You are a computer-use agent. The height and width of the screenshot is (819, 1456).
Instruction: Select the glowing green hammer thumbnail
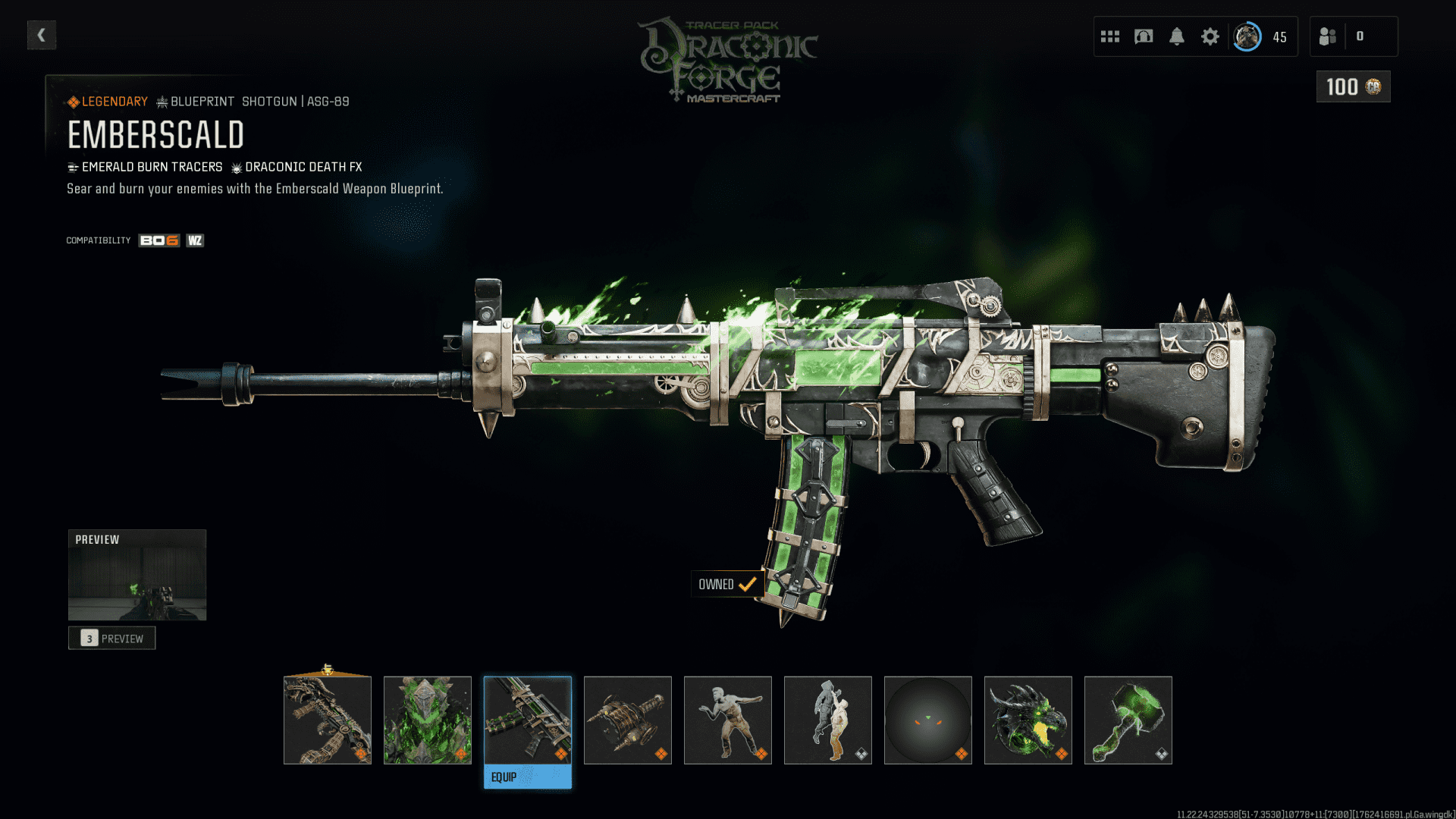(1128, 720)
